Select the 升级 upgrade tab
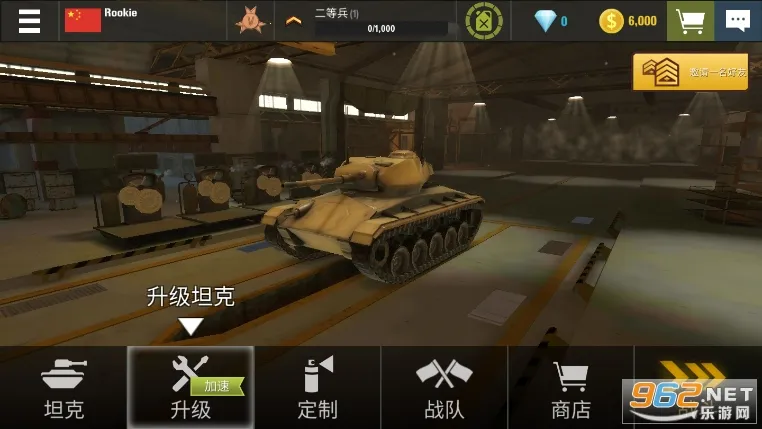This screenshot has width=762, height=429. coord(190,388)
